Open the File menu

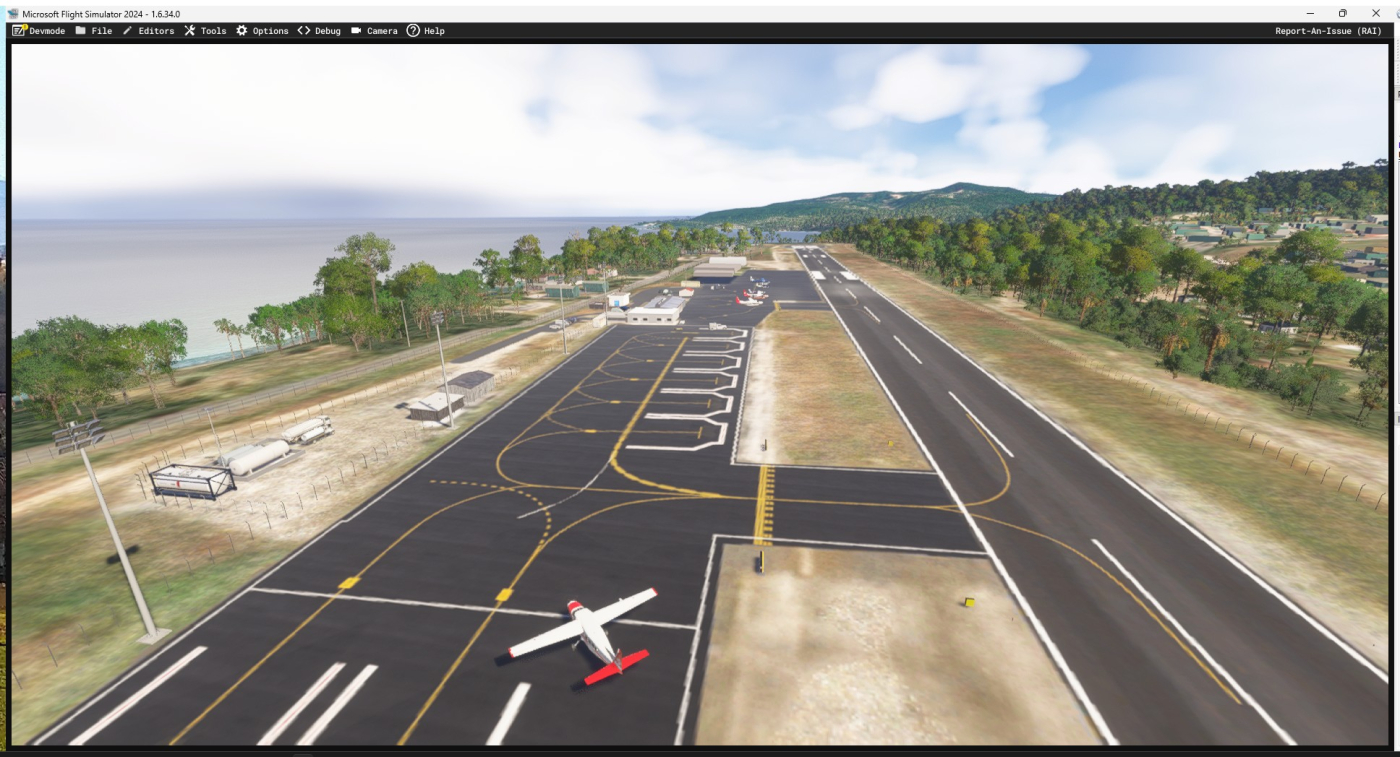[x=94, y=31]
